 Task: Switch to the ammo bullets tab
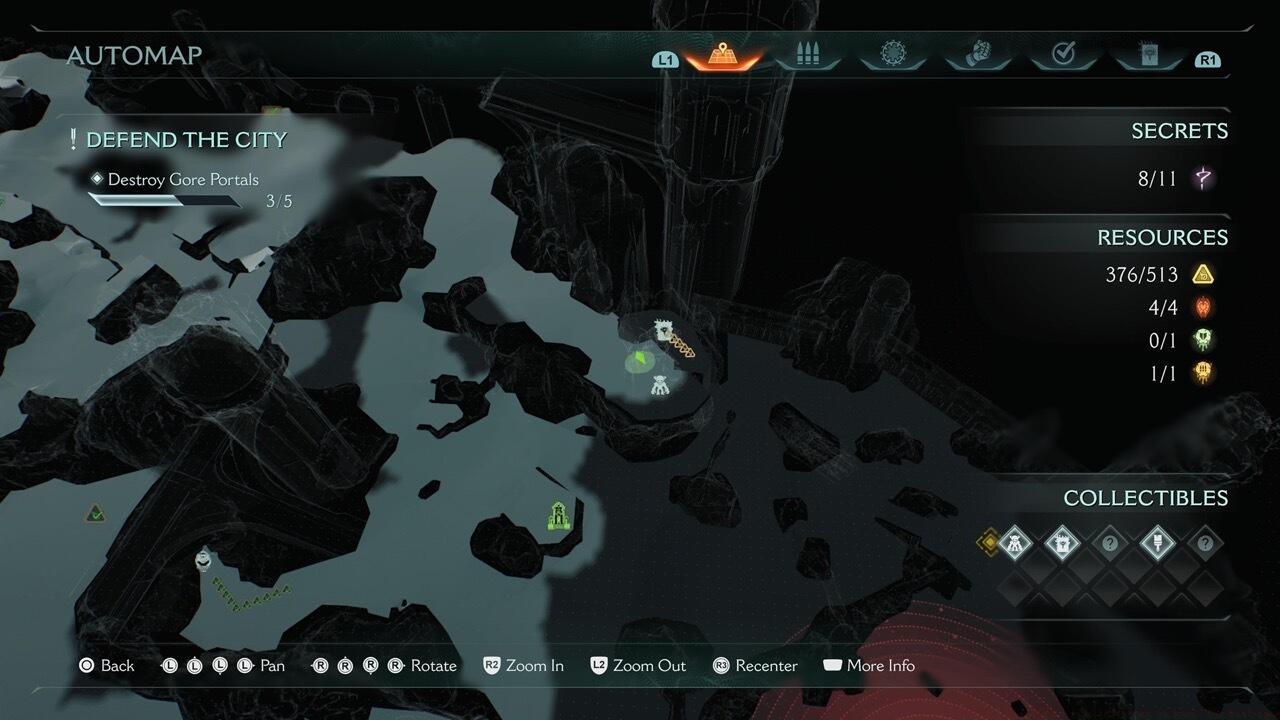pos(807,54)
